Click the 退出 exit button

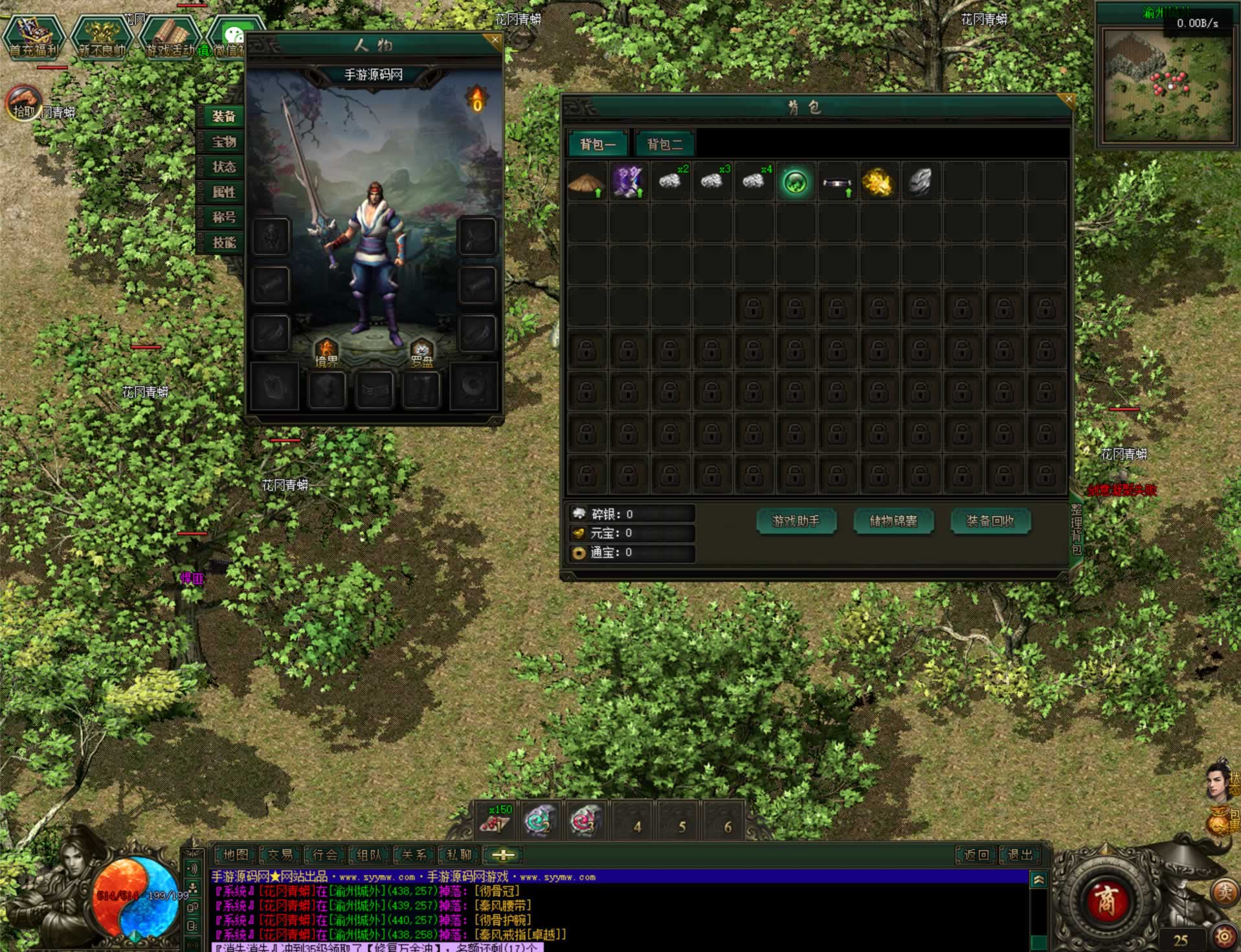(x=1020, y=855)
